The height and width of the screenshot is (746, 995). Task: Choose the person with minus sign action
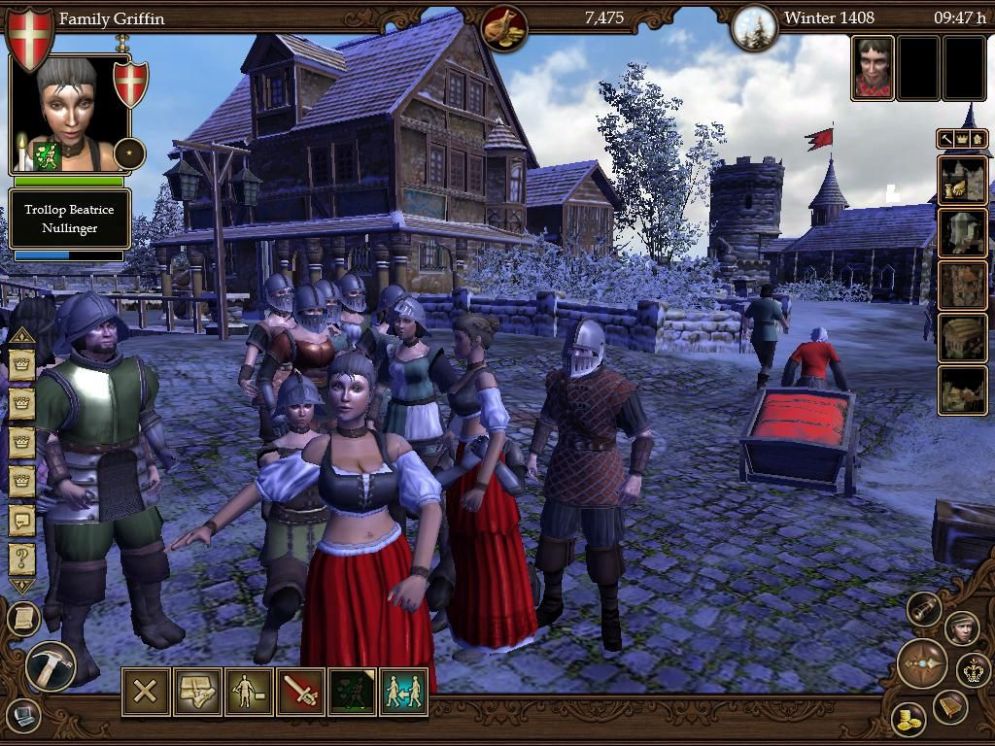point(249,692)
